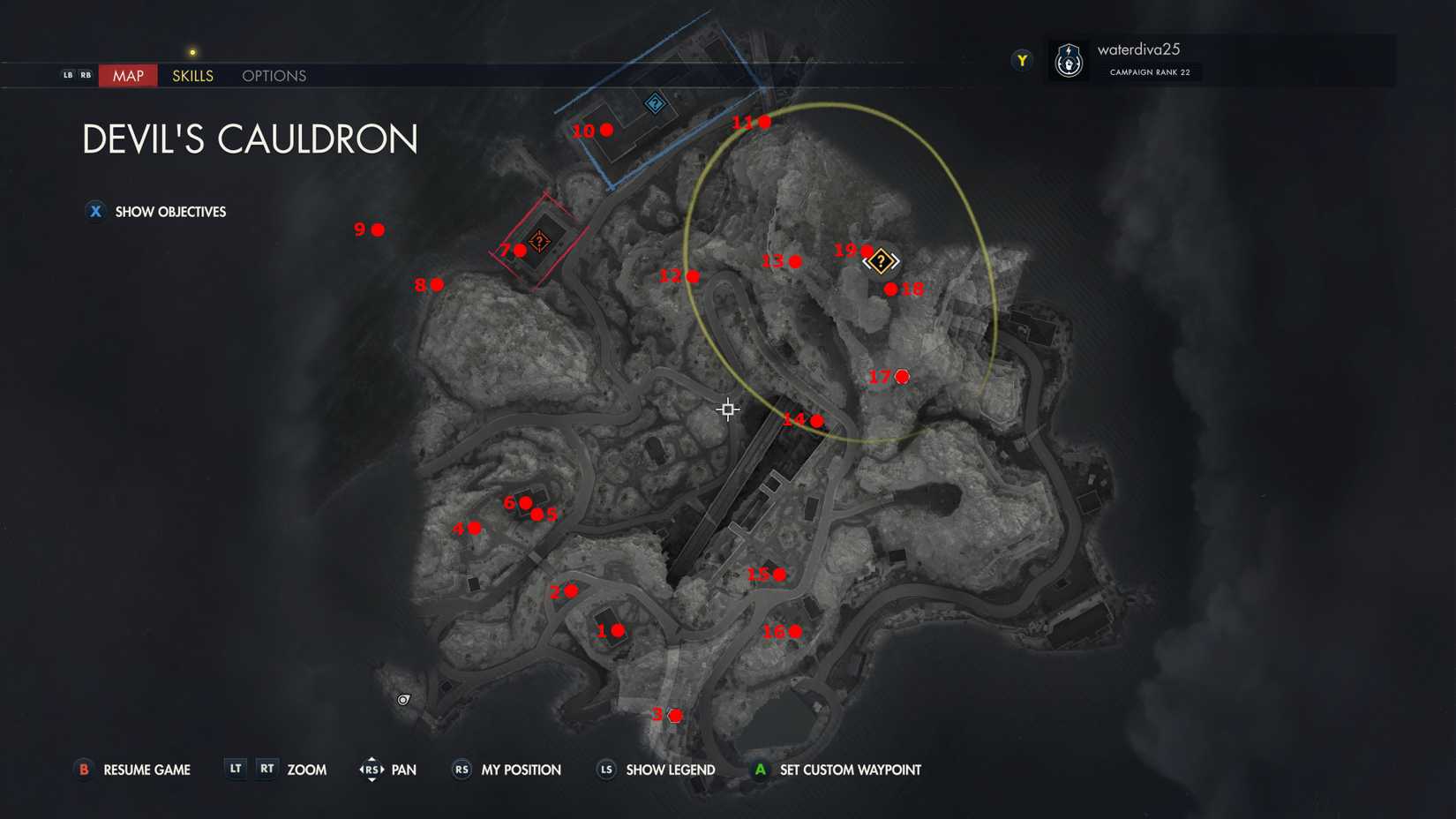1456x819 pixels.
Task: Open the OPTIONS tab
Action: click(273, 76)
